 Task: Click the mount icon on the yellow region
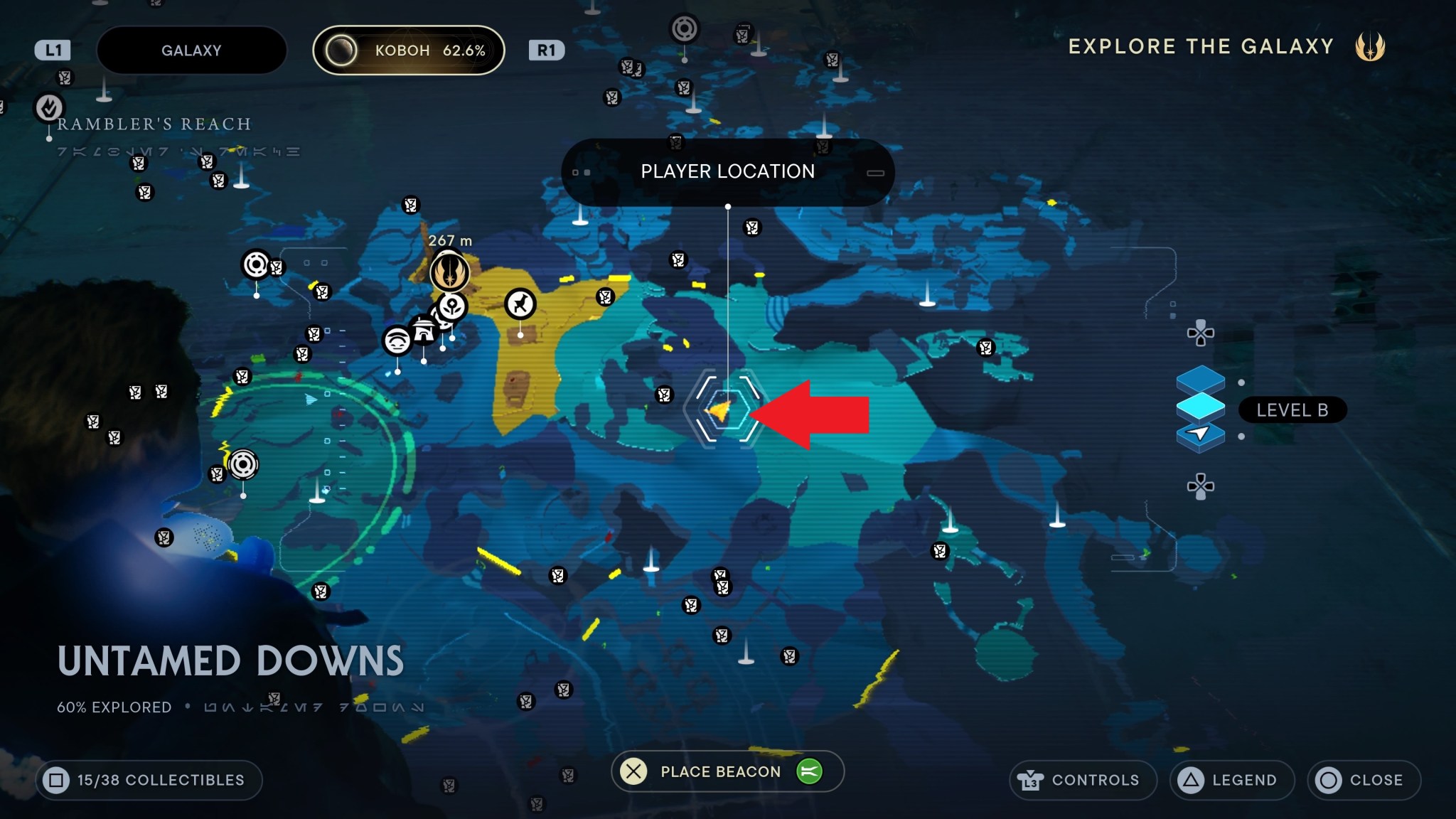[x=521, y=304]
